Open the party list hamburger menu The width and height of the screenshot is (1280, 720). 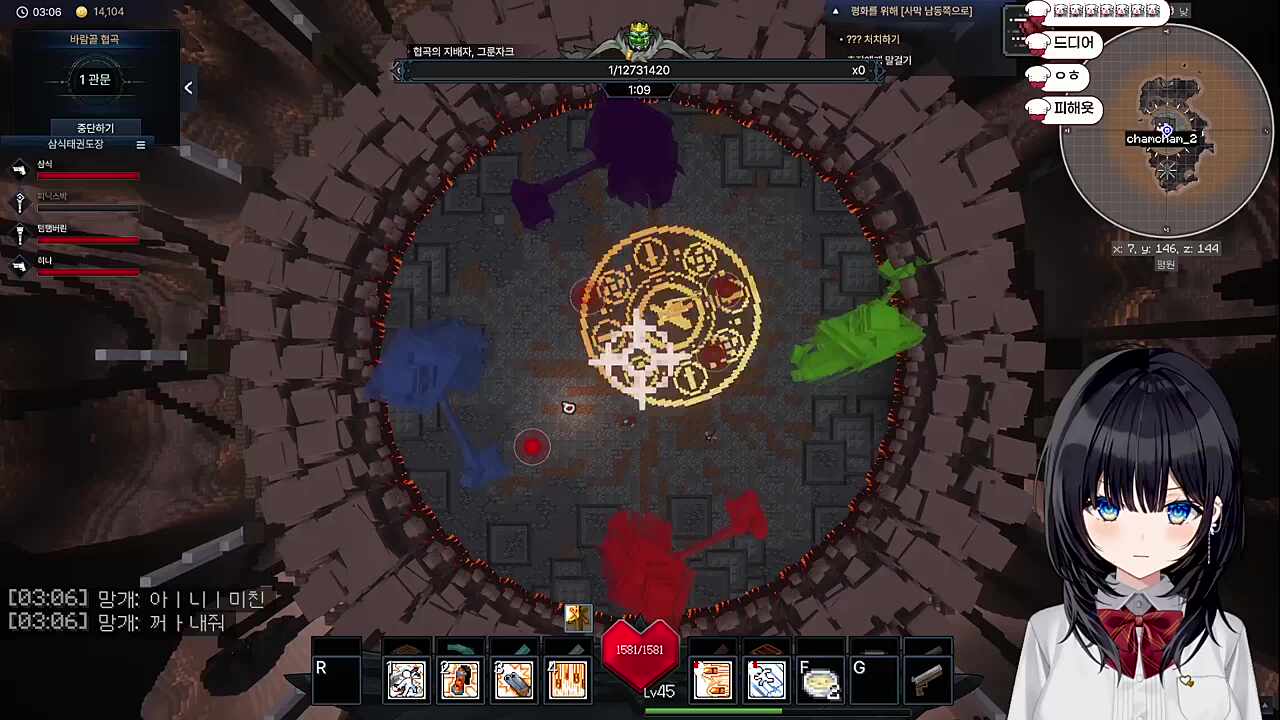[x=141, y=145]
